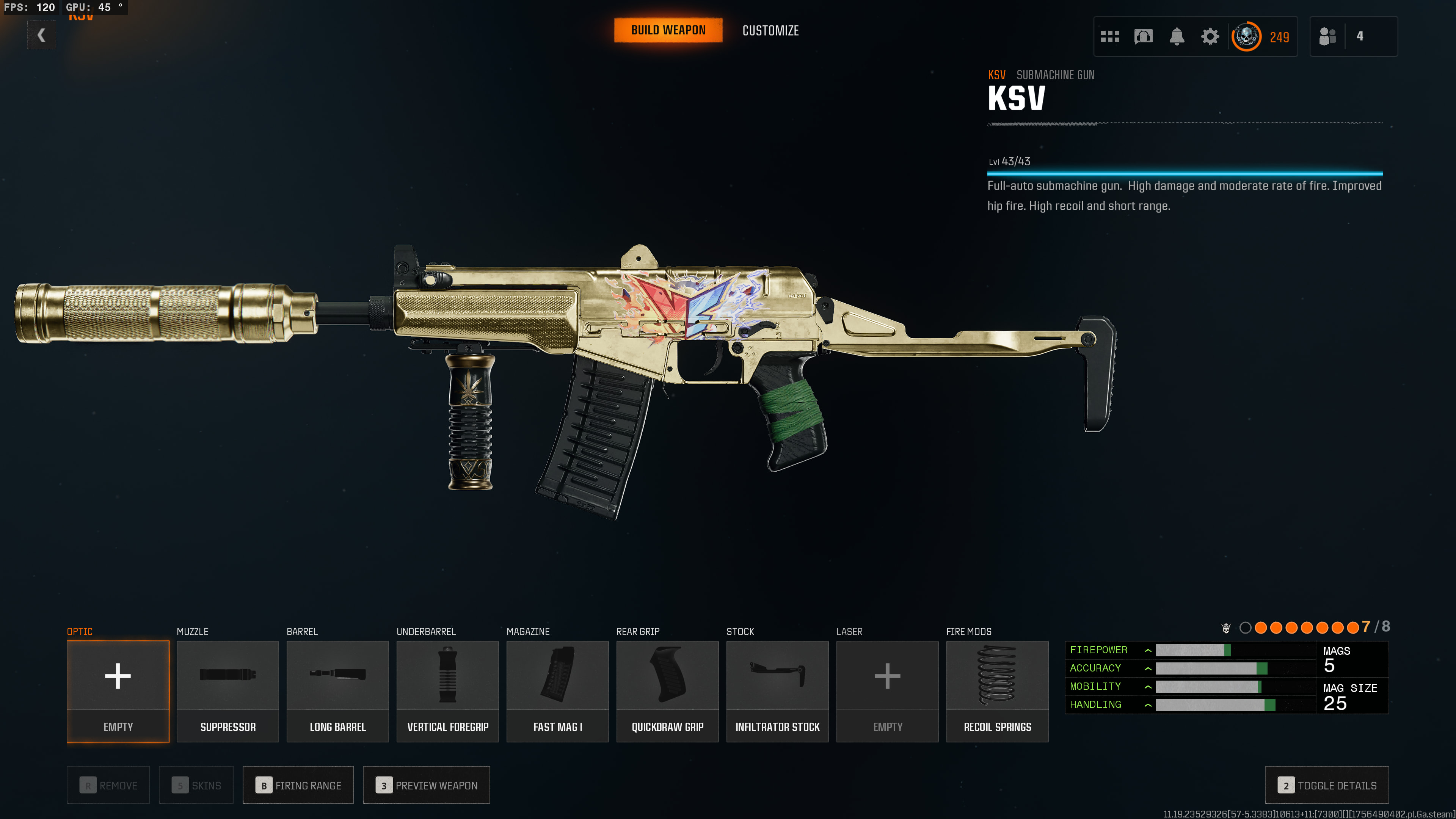Open the settings gear icon
Viewport: 1456px width, 819px height.
click(x=1210, y=37)
